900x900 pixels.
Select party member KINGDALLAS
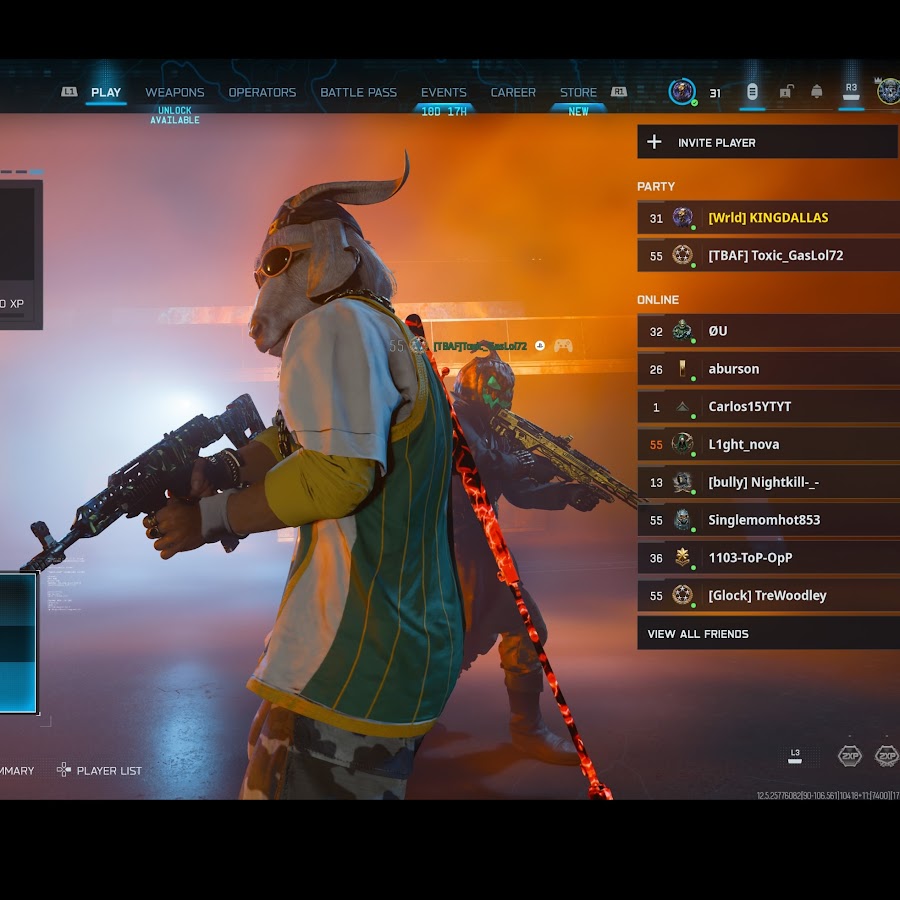pyautogui.click(x=767, y=218)
